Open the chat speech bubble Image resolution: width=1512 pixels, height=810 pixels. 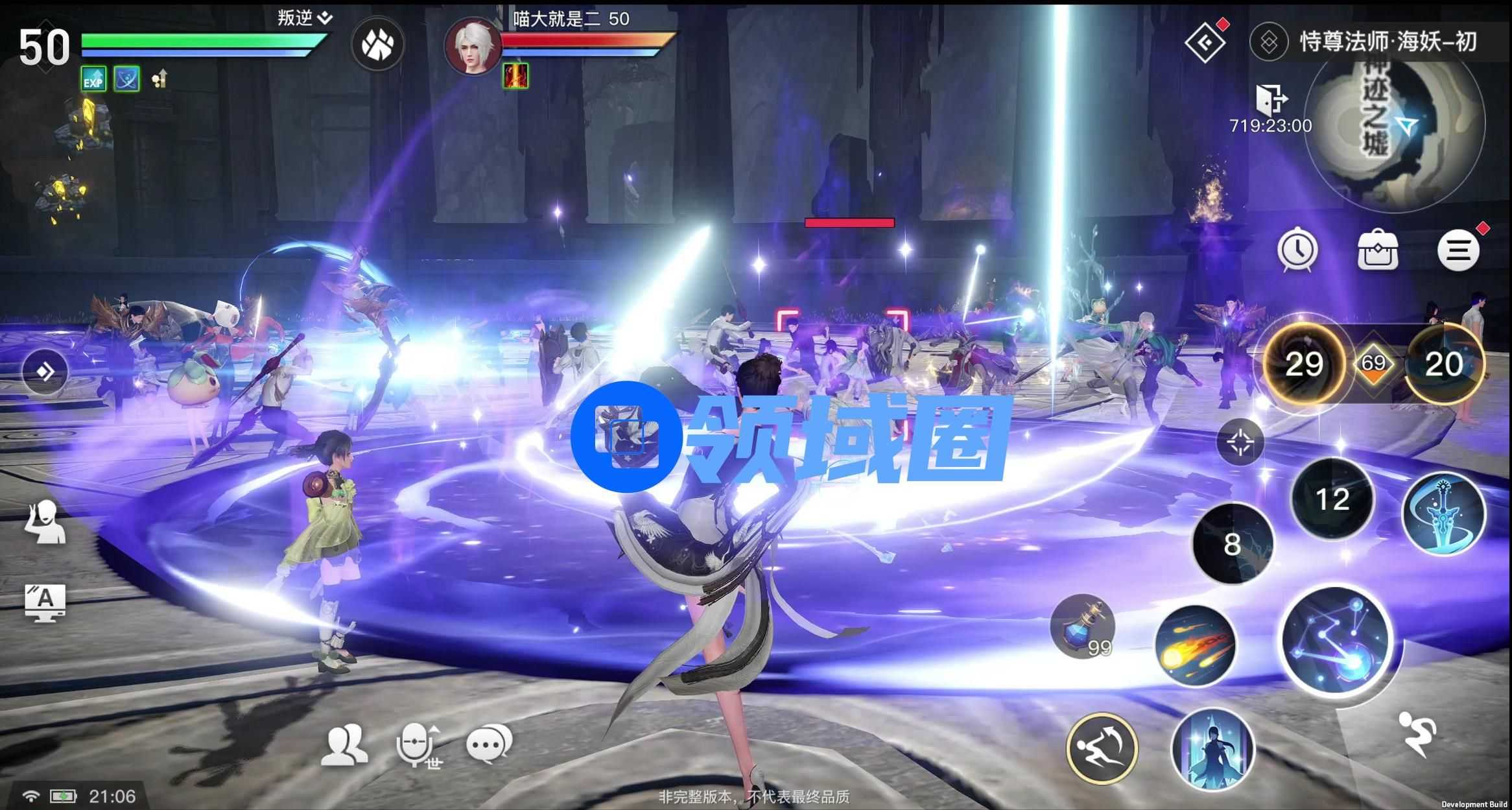pos(489,744)
